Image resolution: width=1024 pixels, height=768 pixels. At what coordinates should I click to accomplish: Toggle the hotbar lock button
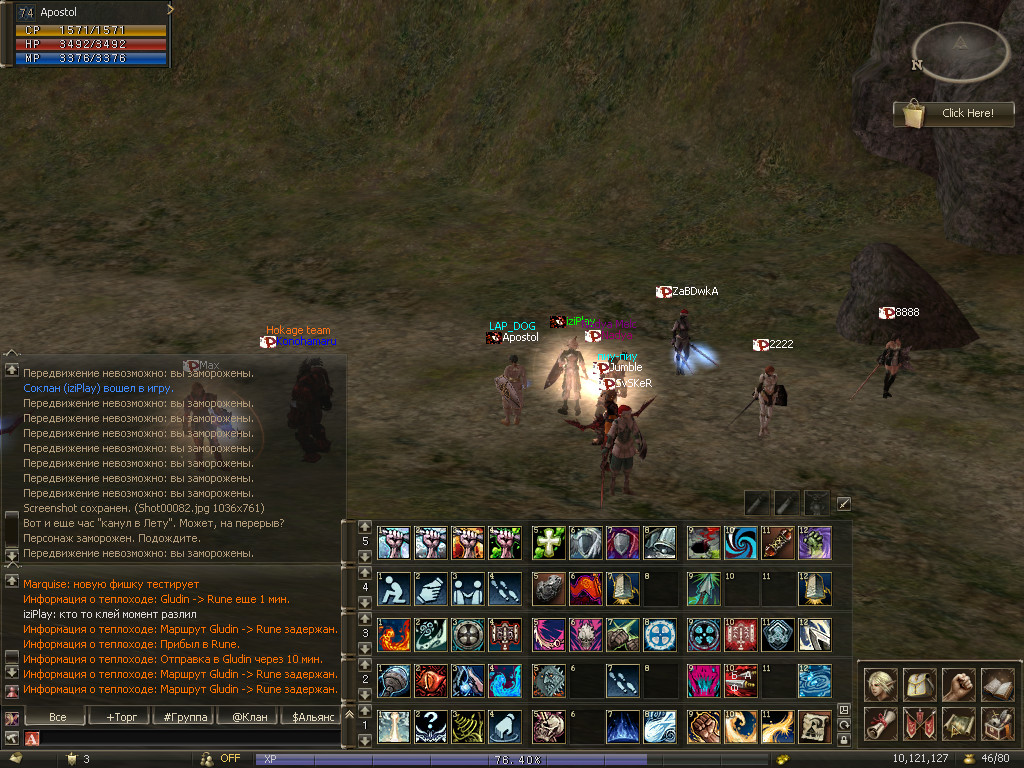(x=845, y=739)
